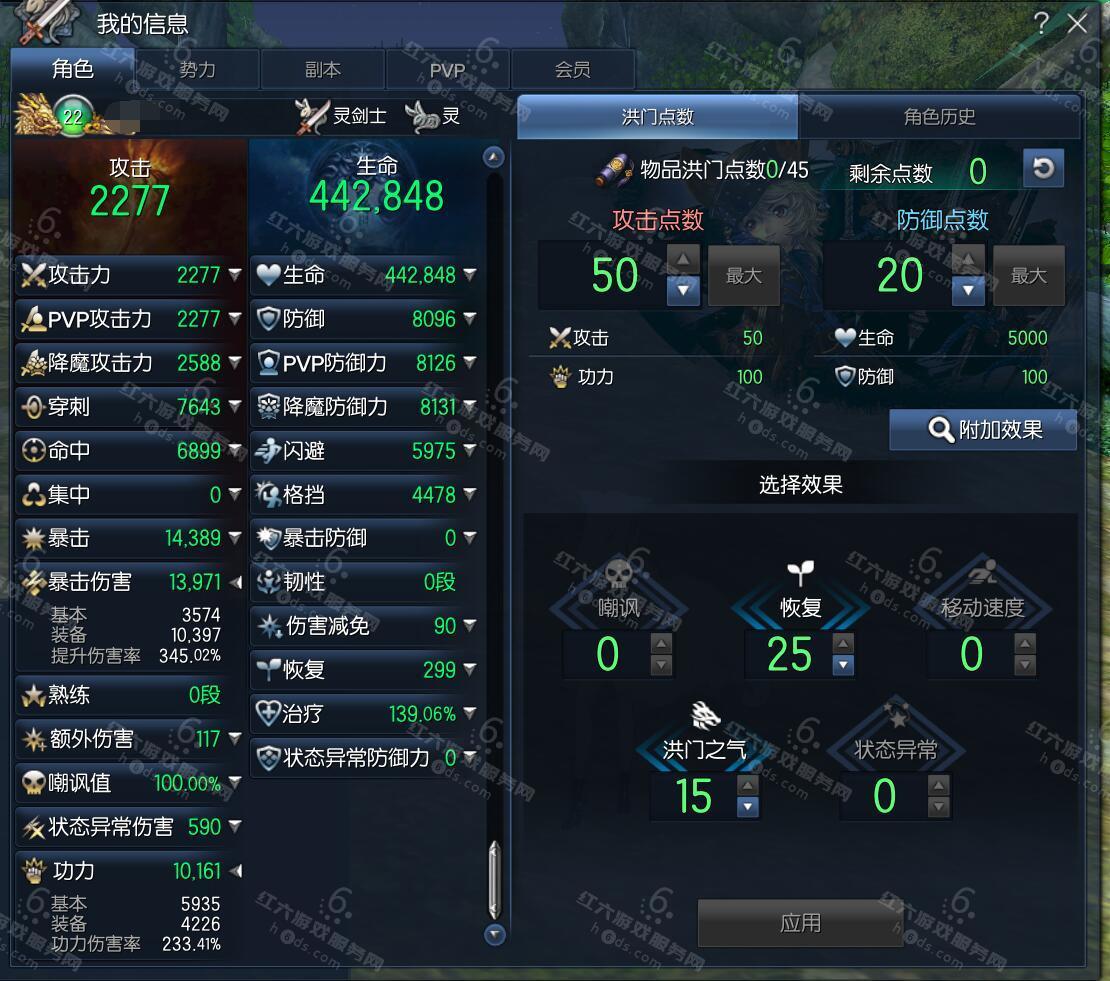Click 最大 beside 防御点数
The height and width of the screenshot is (981, 1110).
(x=1028, y=276)
